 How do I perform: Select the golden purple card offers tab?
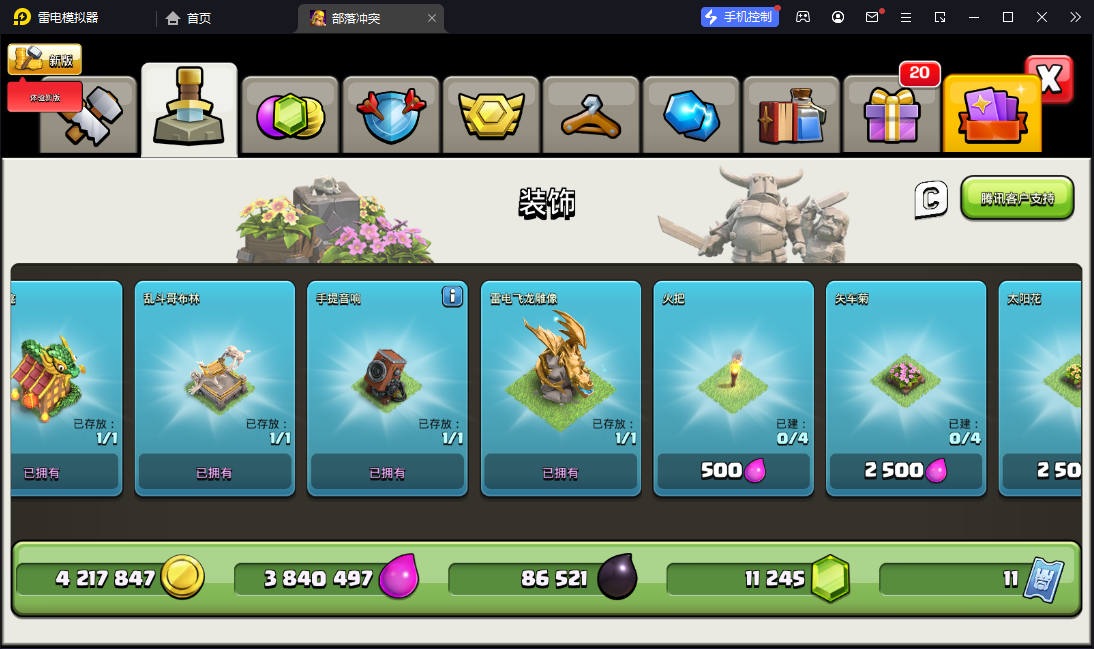point(991,116)
